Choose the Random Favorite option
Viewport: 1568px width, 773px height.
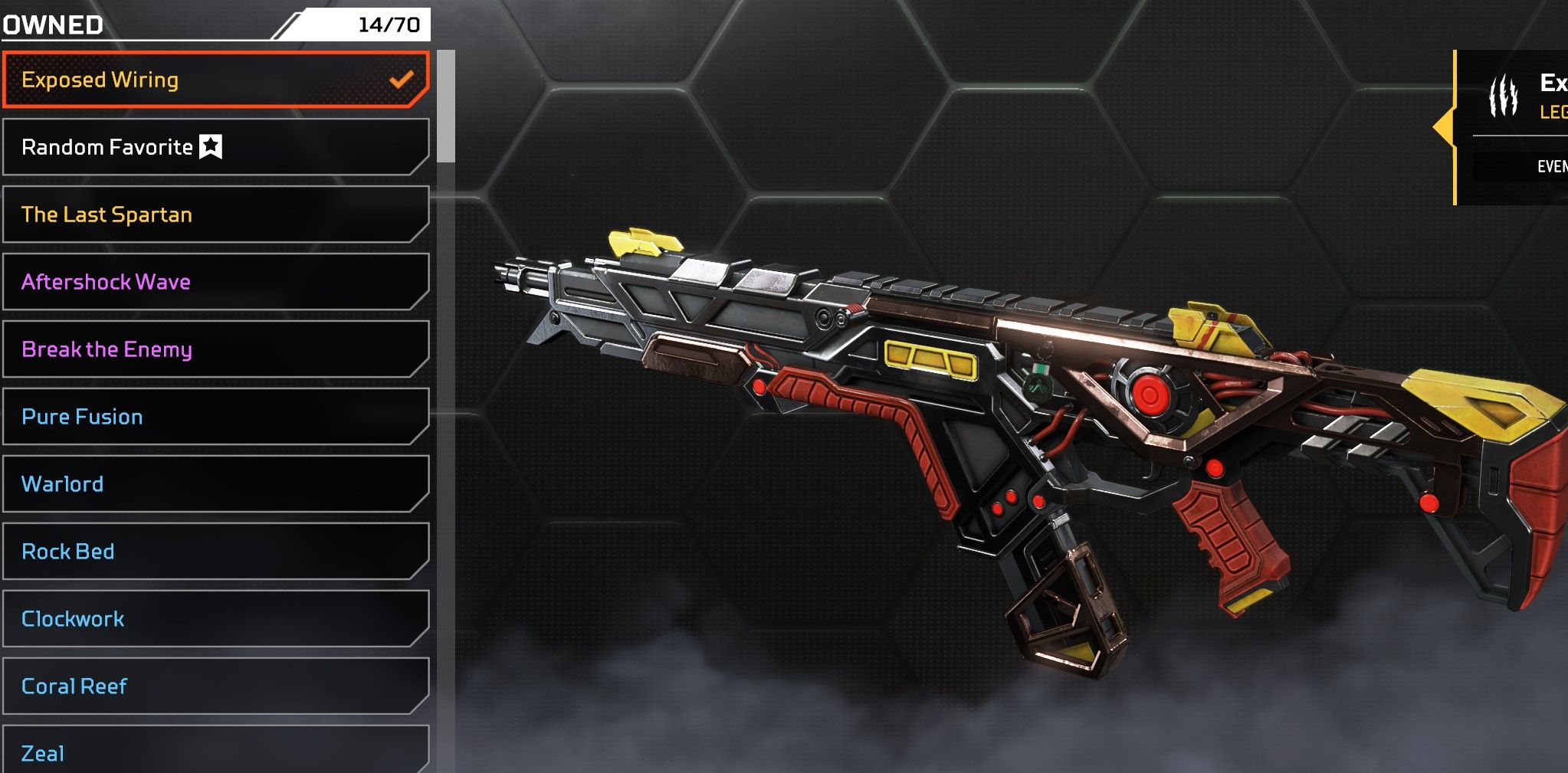click(x=215, y=147)
